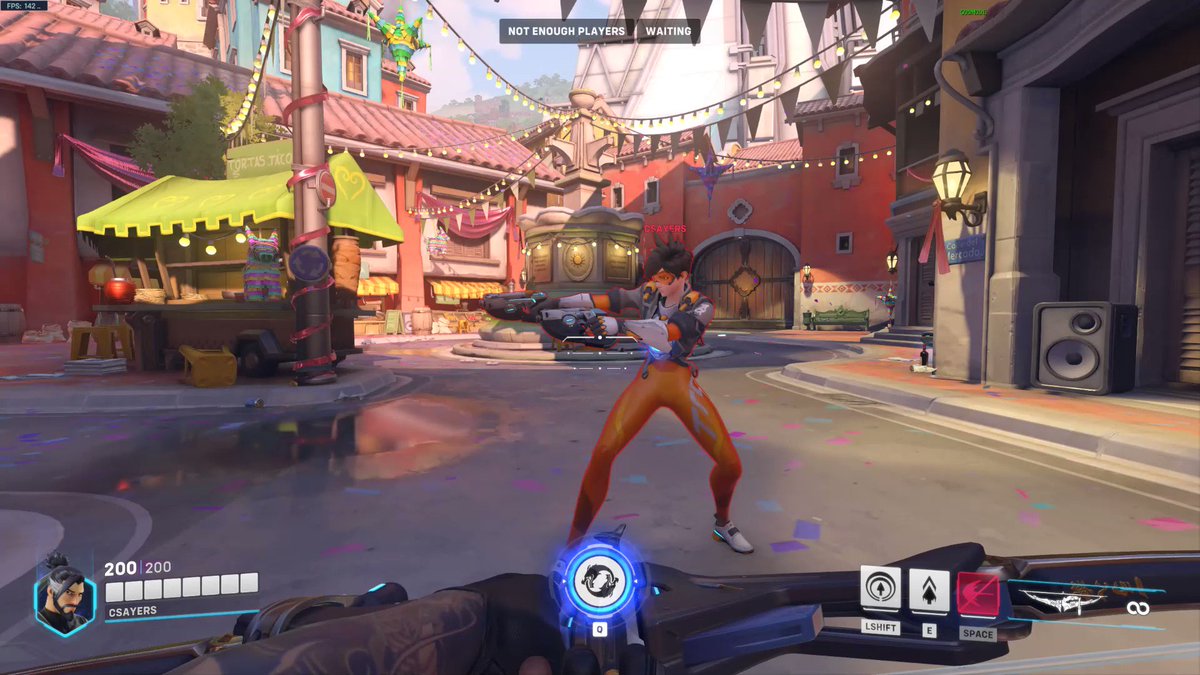The height and width of the screenshot is (675, 1200).
Task: Click the red Lunge ability icon
Action: [977, 594]
